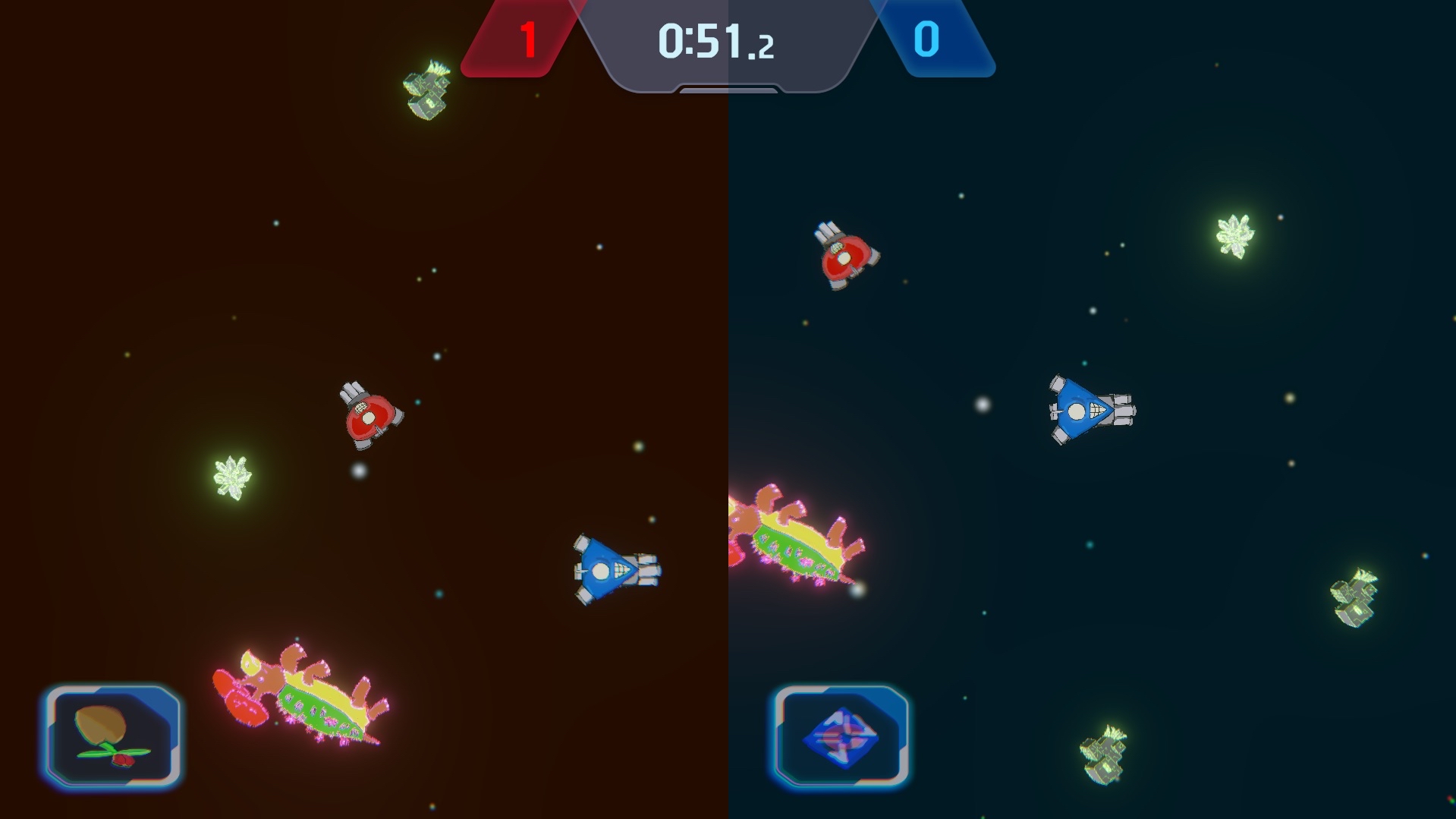Click the match timer showing 0:51.2
This screenshot has height=819, width=1456.
tap(715, 42)
